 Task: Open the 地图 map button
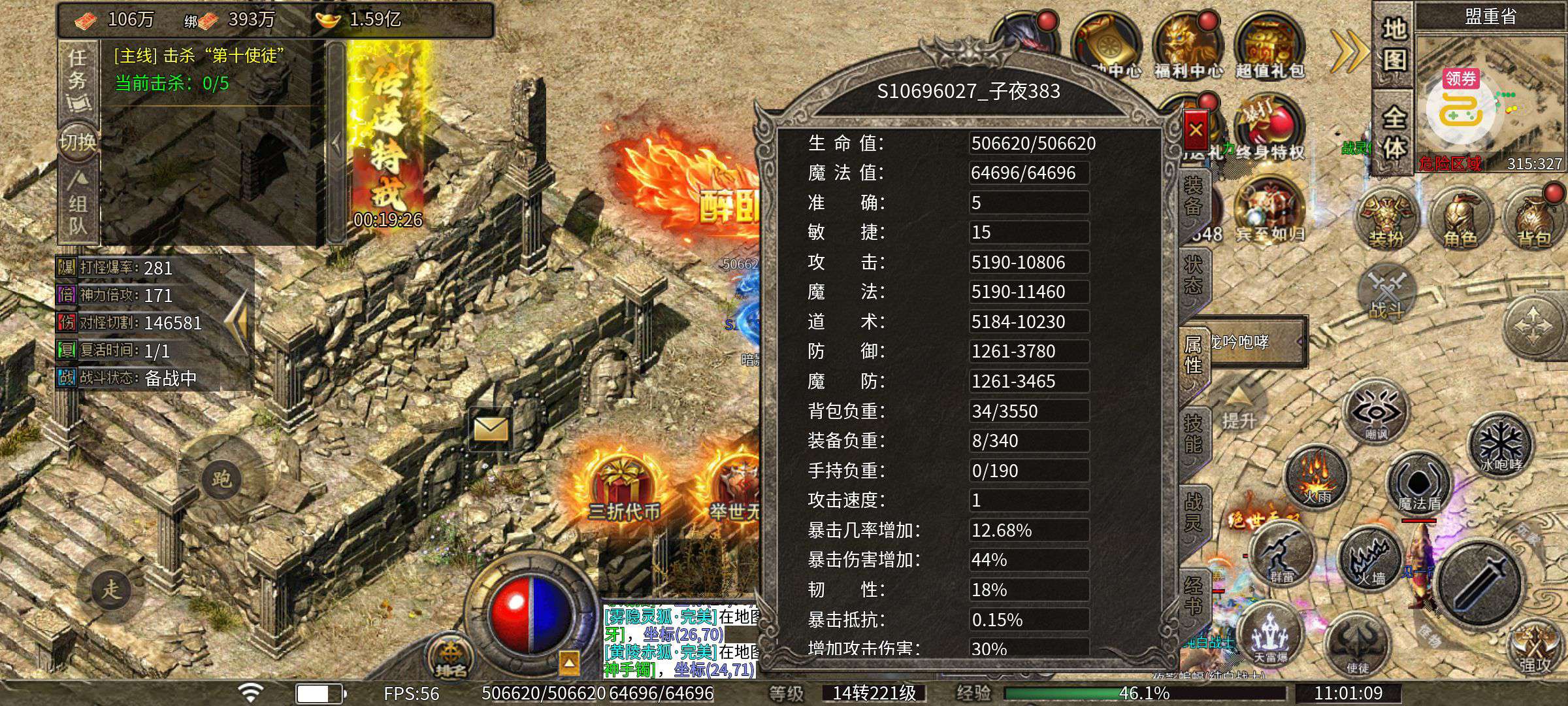1394,44
